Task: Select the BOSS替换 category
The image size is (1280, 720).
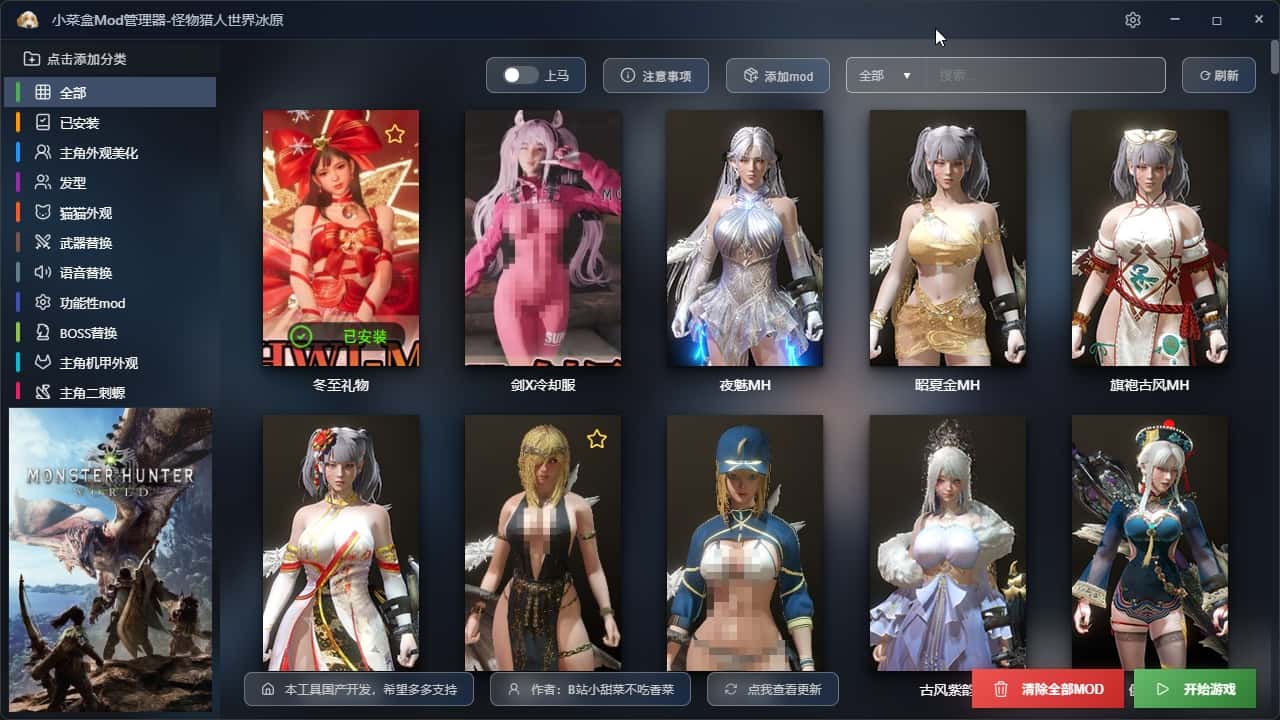Action: pos(89,333)
